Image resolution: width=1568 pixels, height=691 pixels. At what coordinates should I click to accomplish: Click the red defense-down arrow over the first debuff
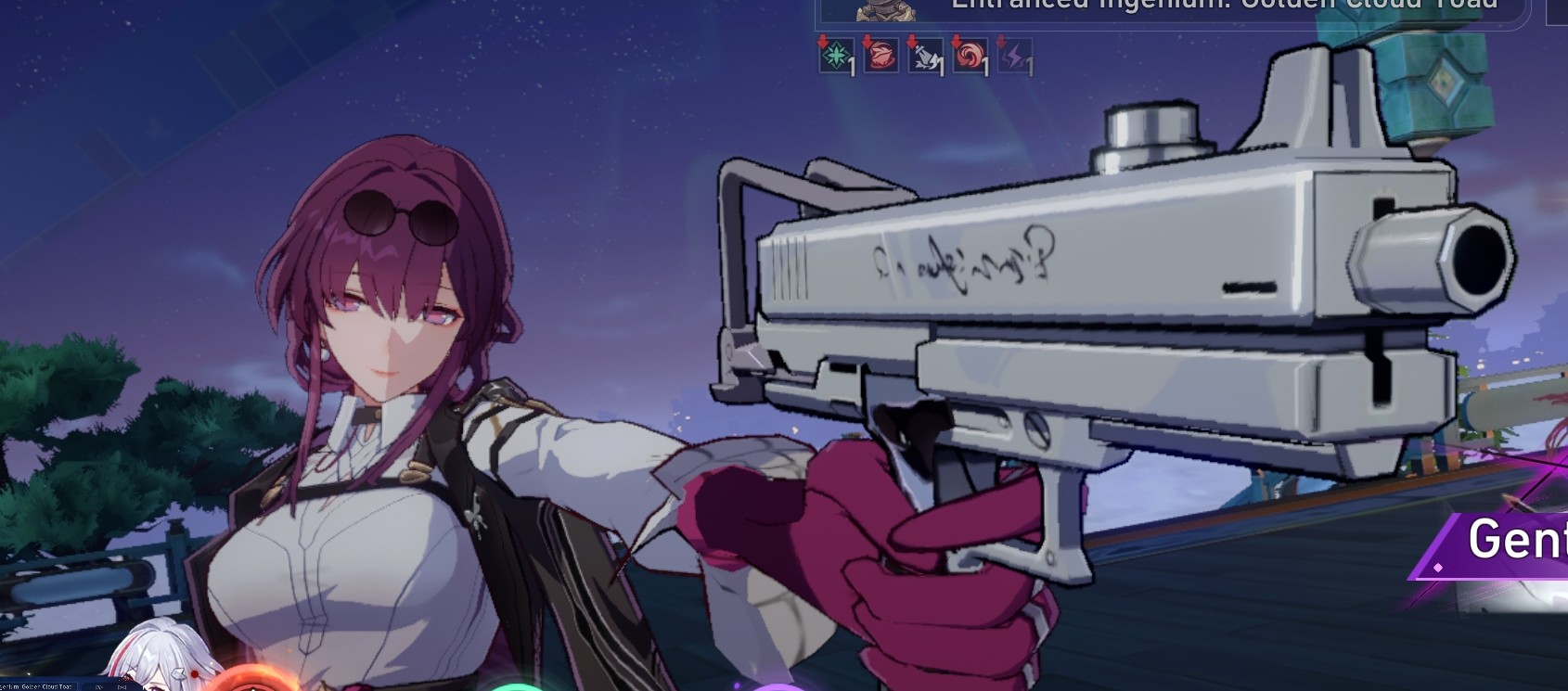(824, 42)
